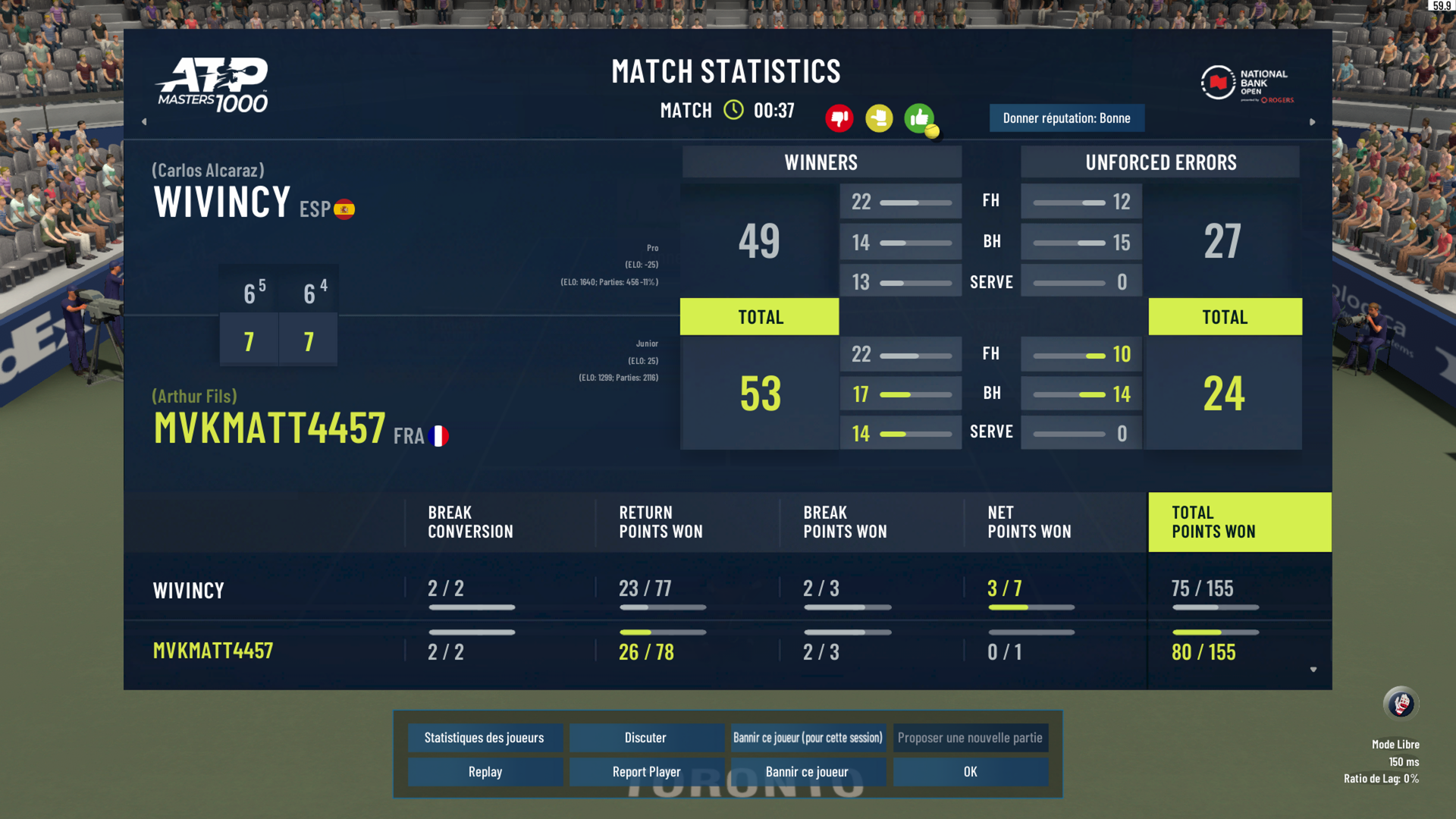This screenshot has width=1456, height=819.
Task: Give green thumbs-up reputation
Action: tap(919, 118)
